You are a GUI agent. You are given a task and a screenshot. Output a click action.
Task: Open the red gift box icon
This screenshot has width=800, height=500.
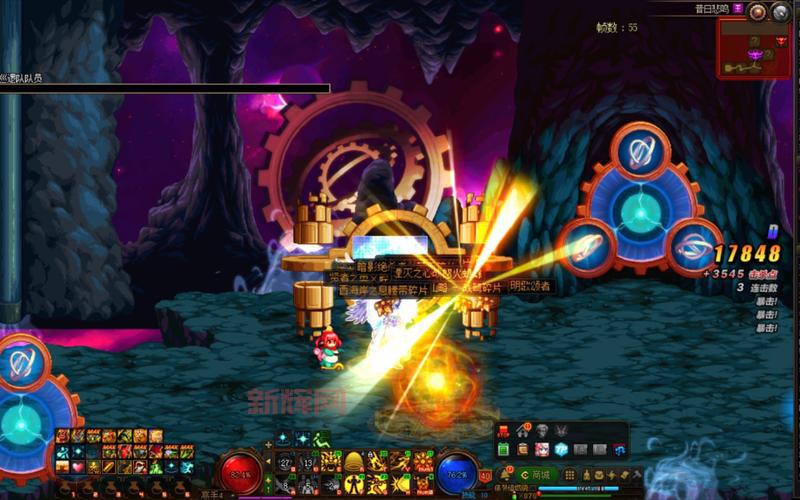pos(504,432)
